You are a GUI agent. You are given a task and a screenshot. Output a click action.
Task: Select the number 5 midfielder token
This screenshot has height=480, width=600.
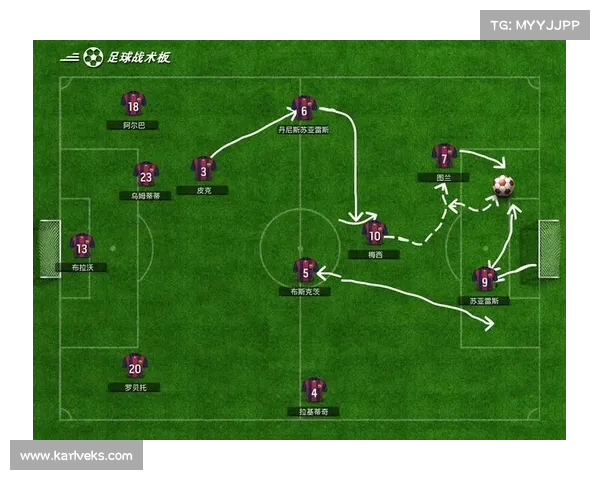pos(305,269)
